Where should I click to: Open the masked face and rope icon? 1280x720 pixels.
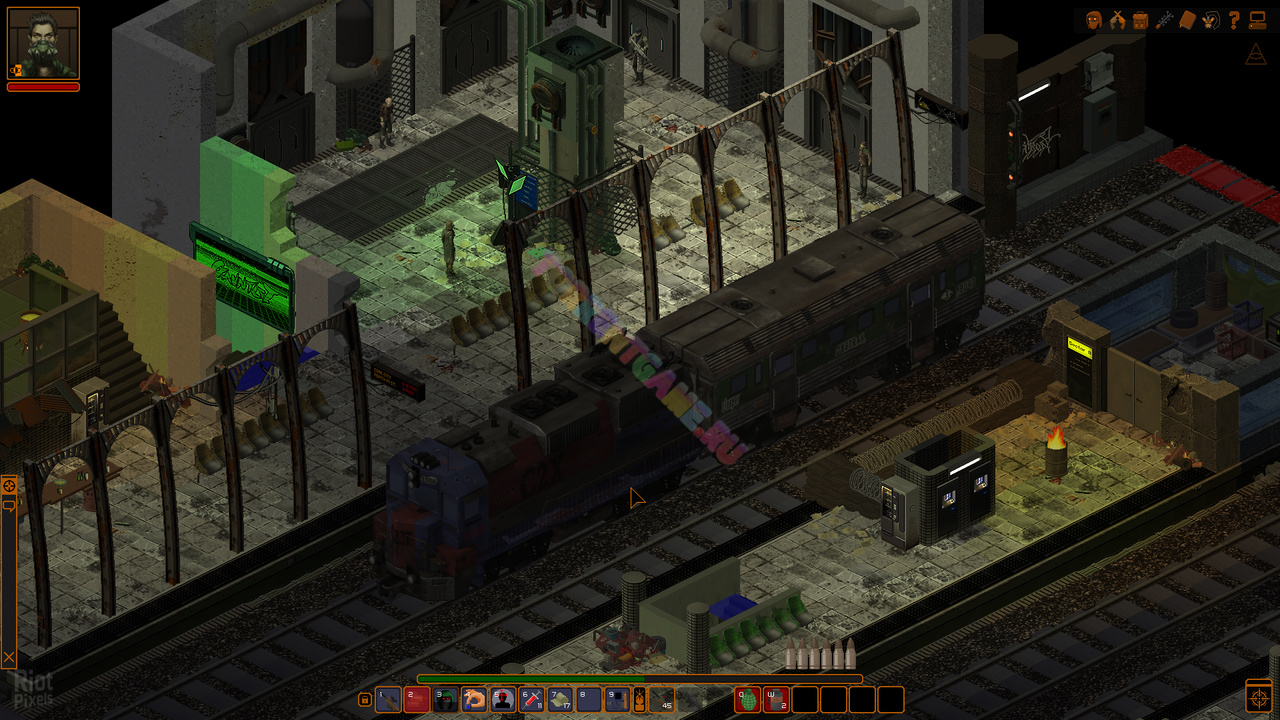pos(1210,20)
